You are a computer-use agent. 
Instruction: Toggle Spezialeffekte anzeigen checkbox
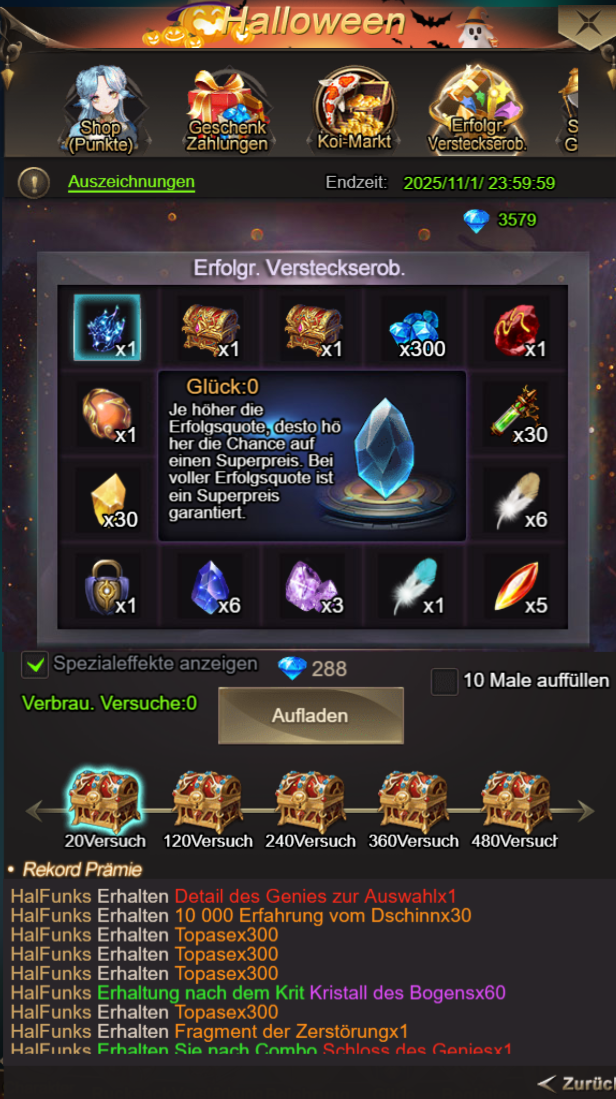point(35,664)
